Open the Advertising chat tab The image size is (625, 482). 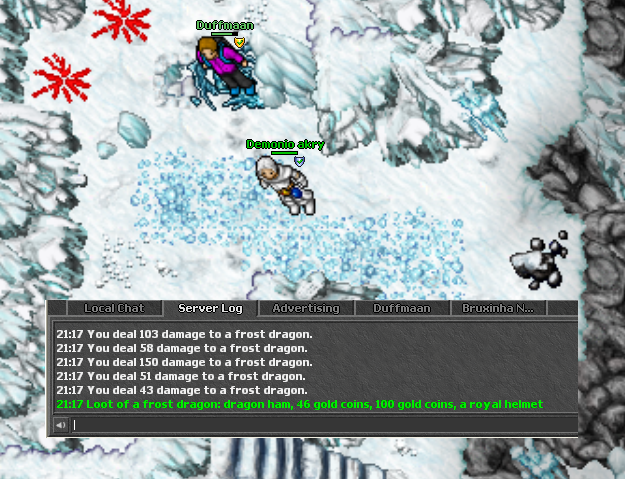pyautogui.click(x=306, y=308)
